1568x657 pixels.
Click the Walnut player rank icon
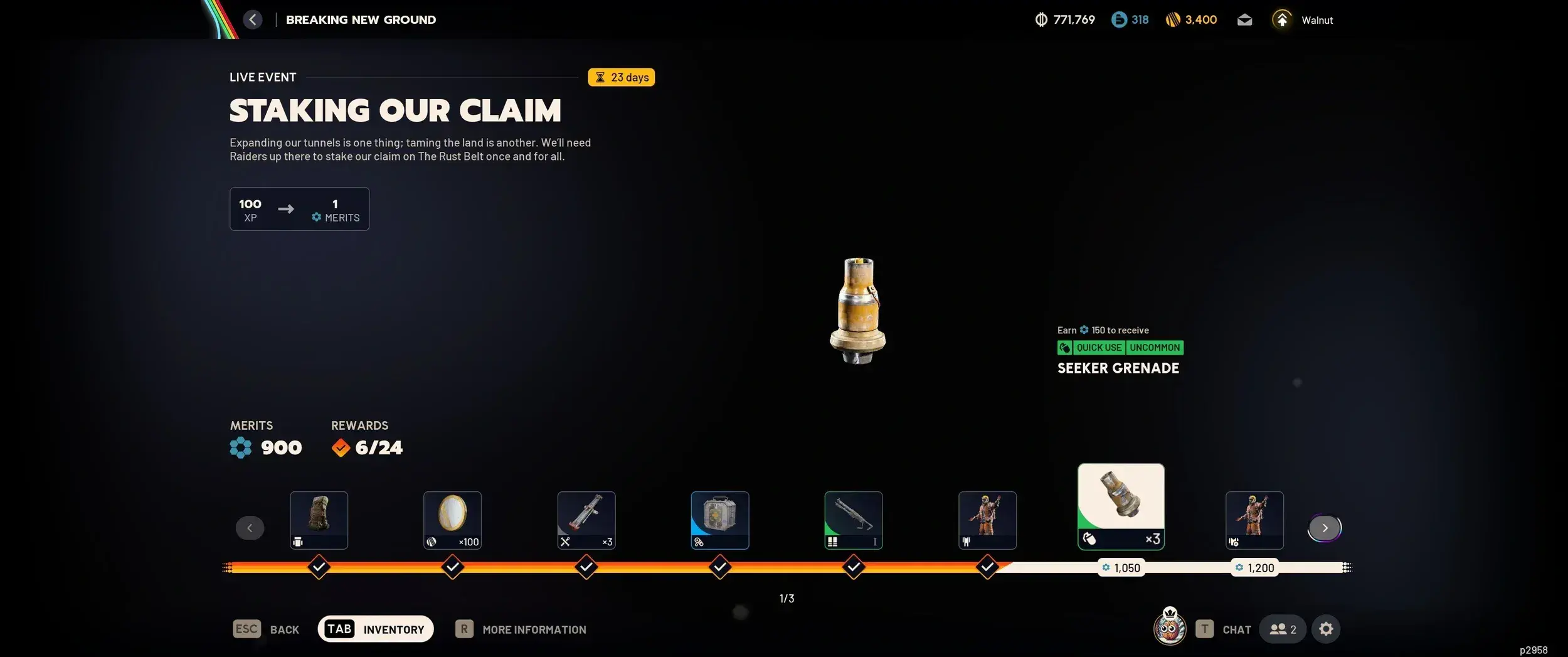click(1282, 19)
